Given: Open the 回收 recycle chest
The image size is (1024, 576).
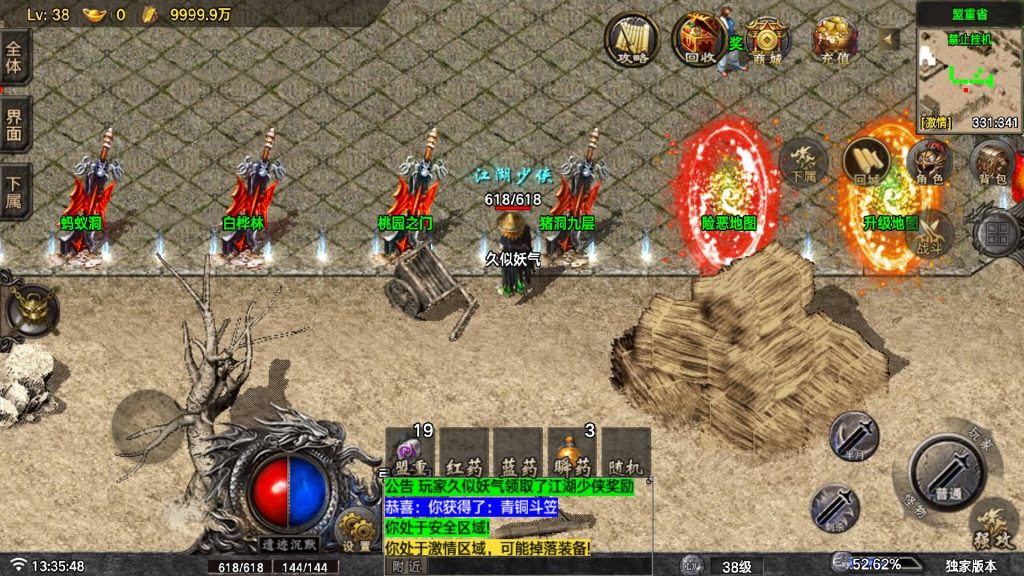Looking at the screenshot, I should pyautogui.click(x=699, y=40).
